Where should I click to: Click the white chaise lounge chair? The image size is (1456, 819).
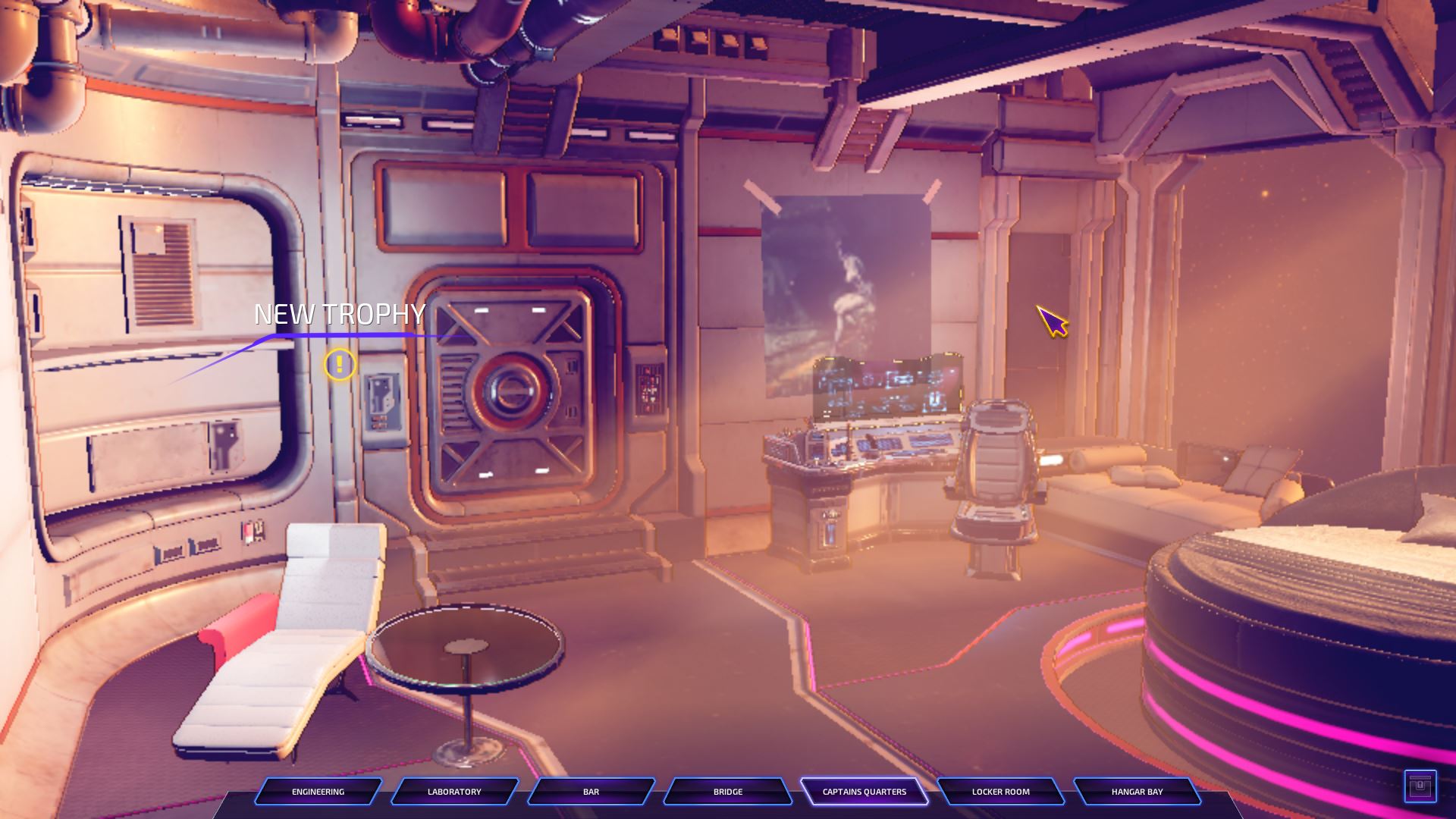click(x=296, y=645)
